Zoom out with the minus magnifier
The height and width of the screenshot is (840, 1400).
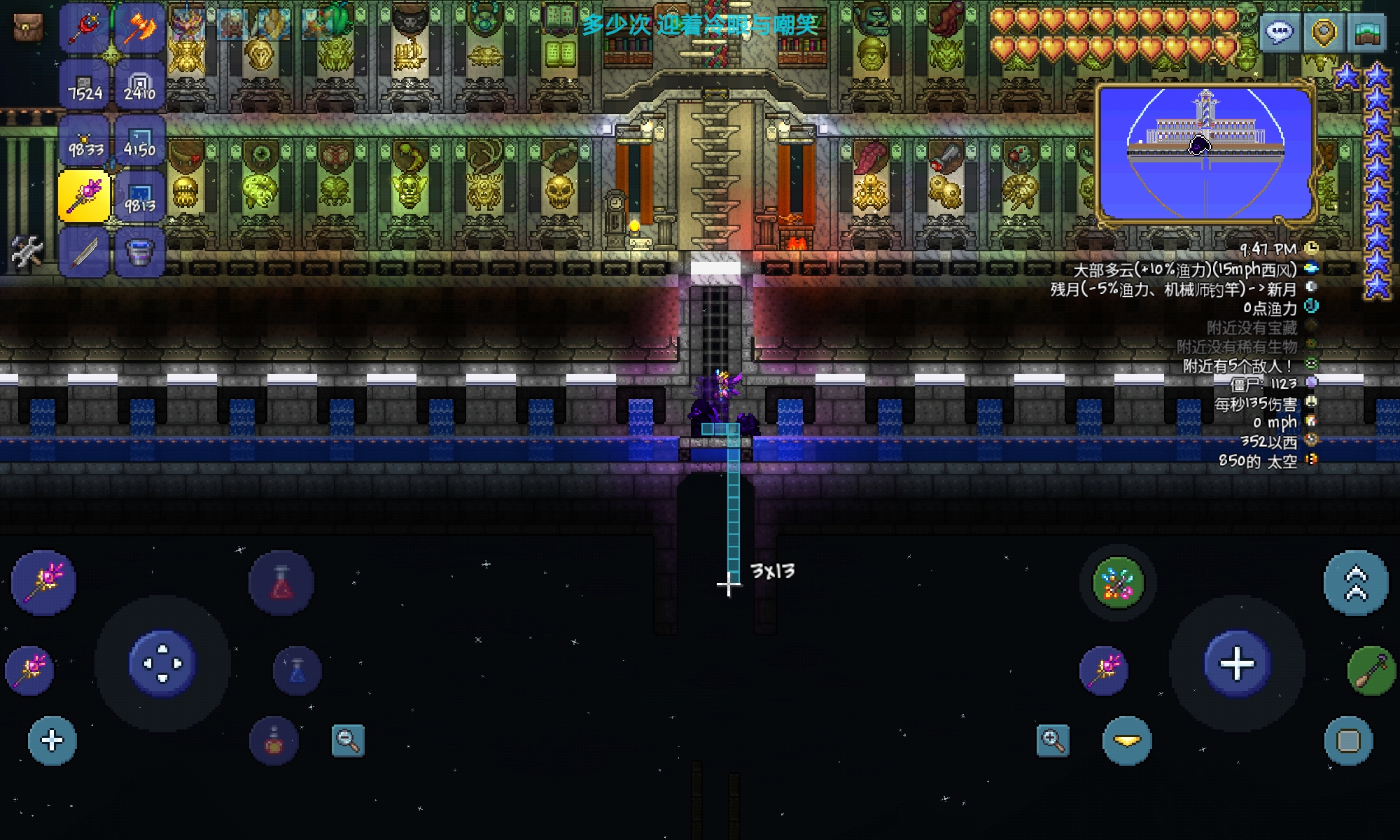pyautogui.click(x=348, y=740)
